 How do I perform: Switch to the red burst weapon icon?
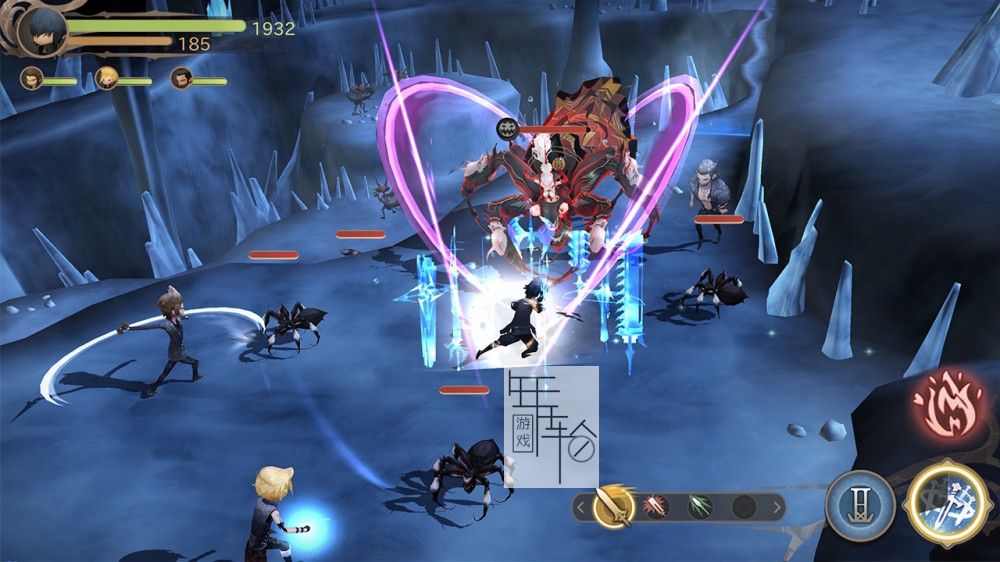point(658,507)
